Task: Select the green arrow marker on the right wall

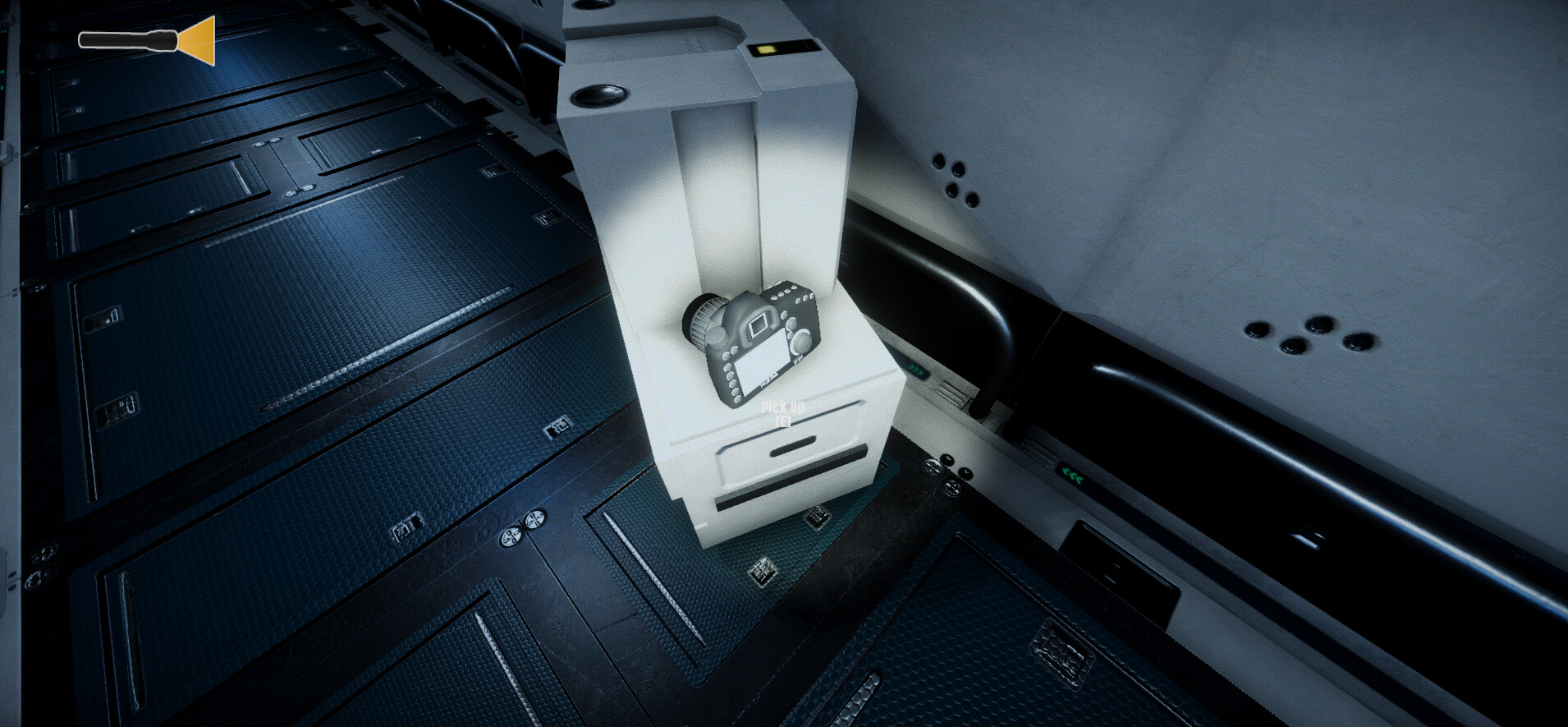Action: tap(1072, 473)
